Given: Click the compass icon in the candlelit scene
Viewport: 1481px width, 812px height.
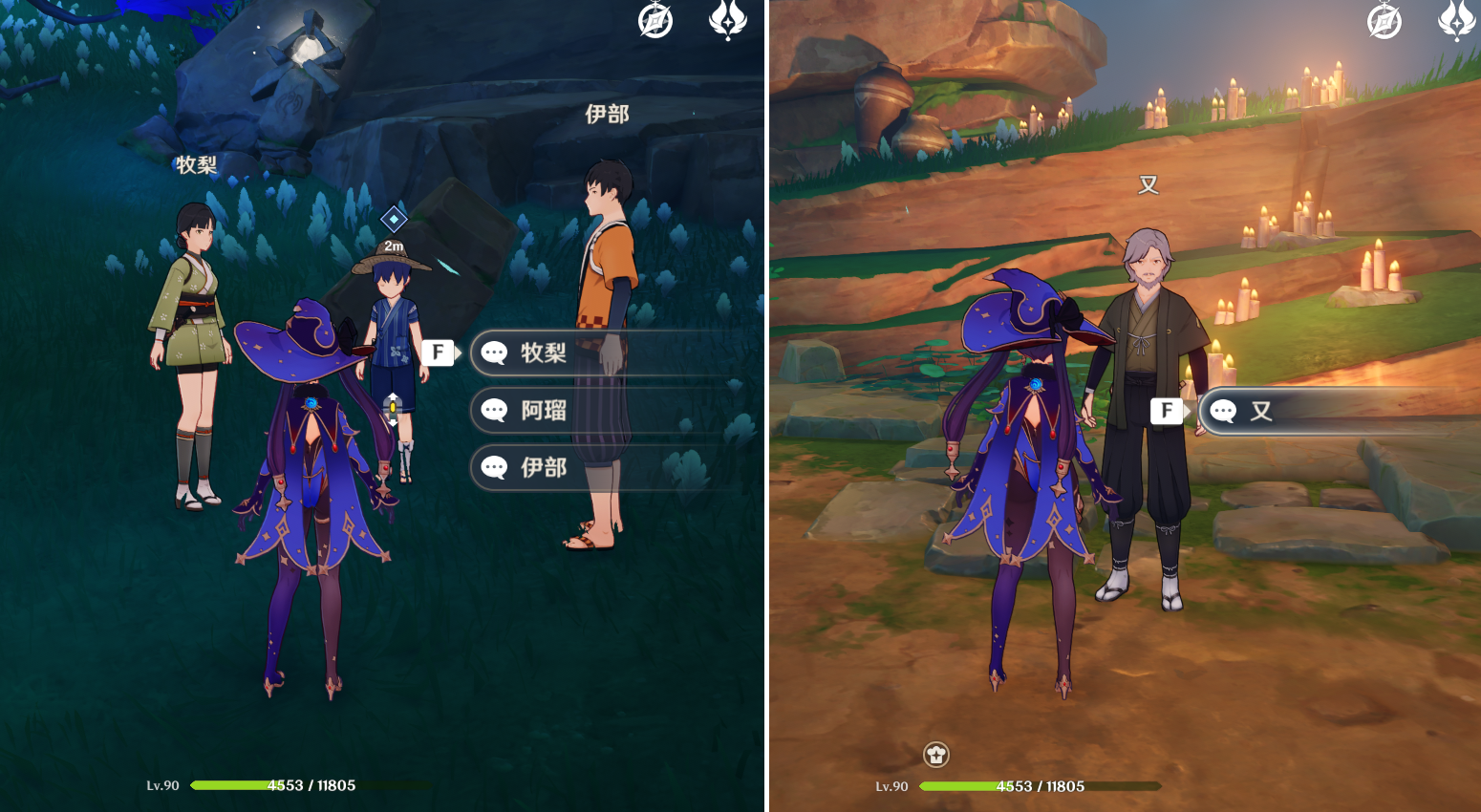Looking at the screenshot, I should (x=1384, y=20).
